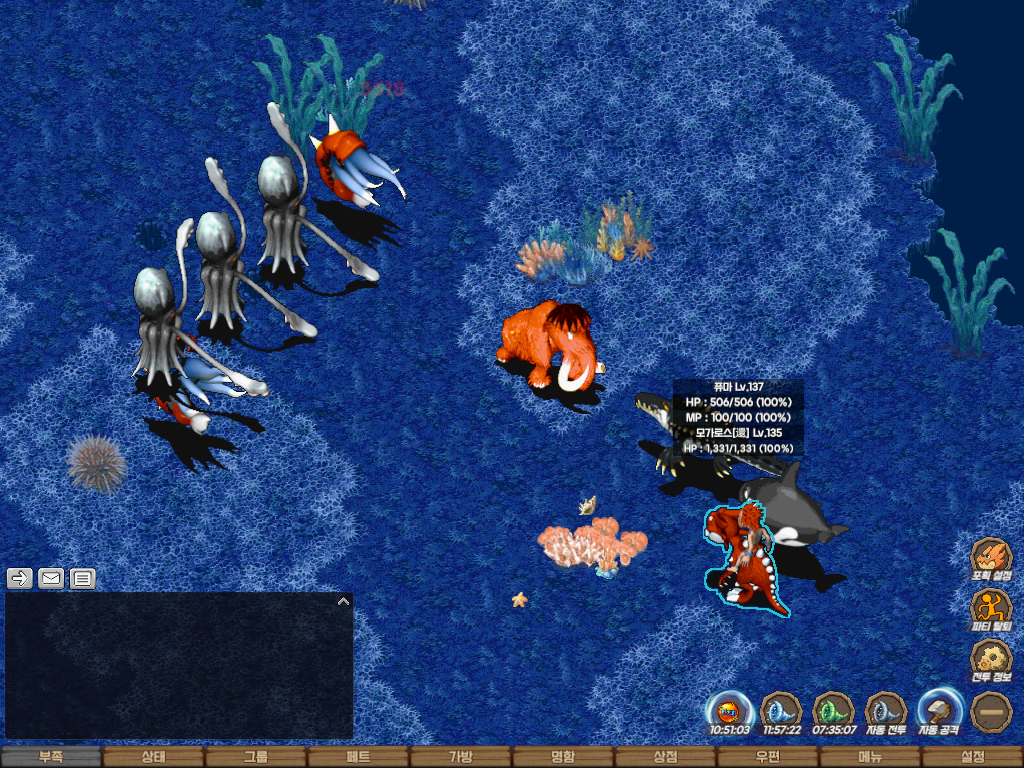Toggle 자동 전투 auto battle

885,711
